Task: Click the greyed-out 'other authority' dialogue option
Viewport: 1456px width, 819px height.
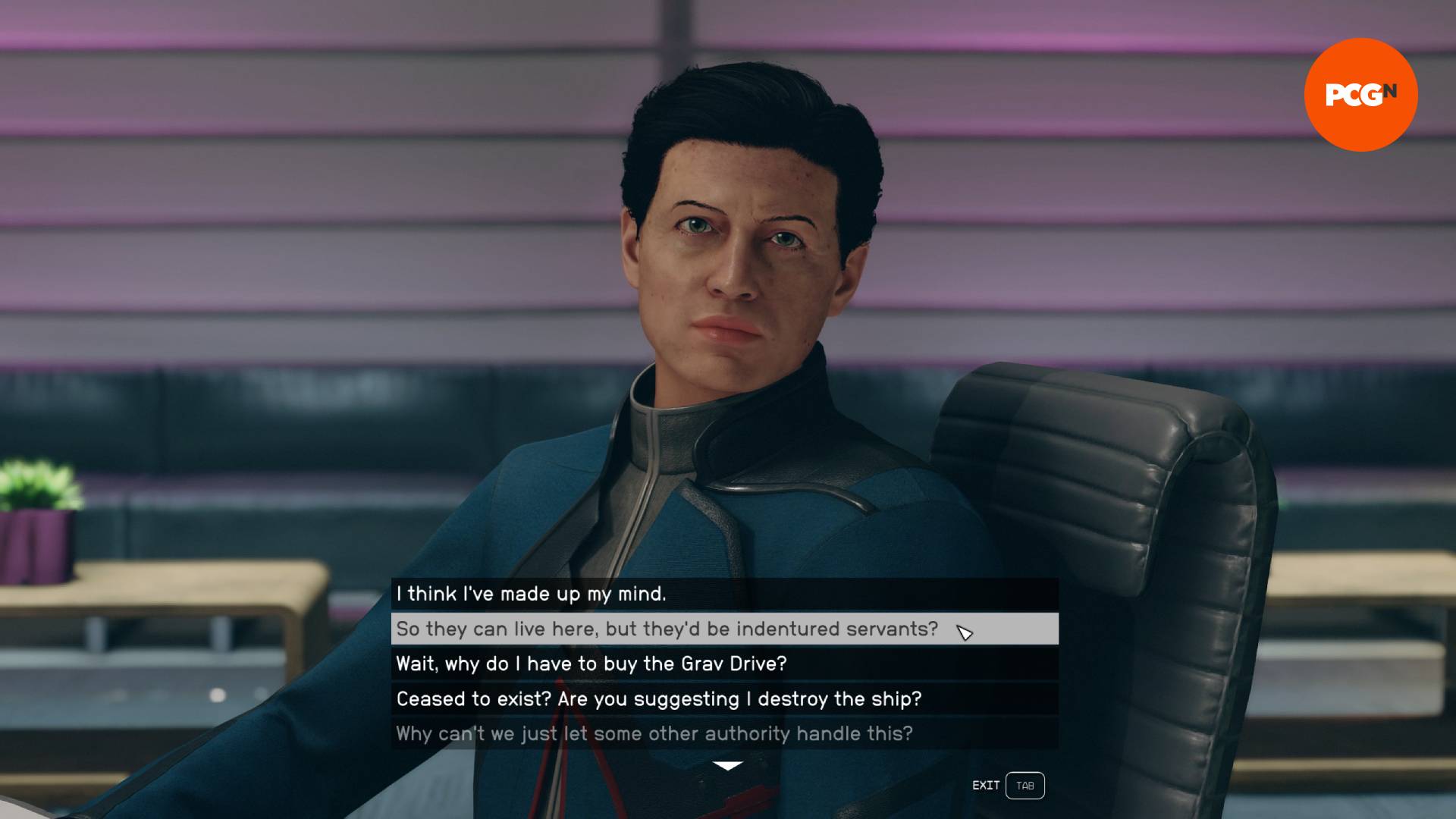Action: (654, 733)
